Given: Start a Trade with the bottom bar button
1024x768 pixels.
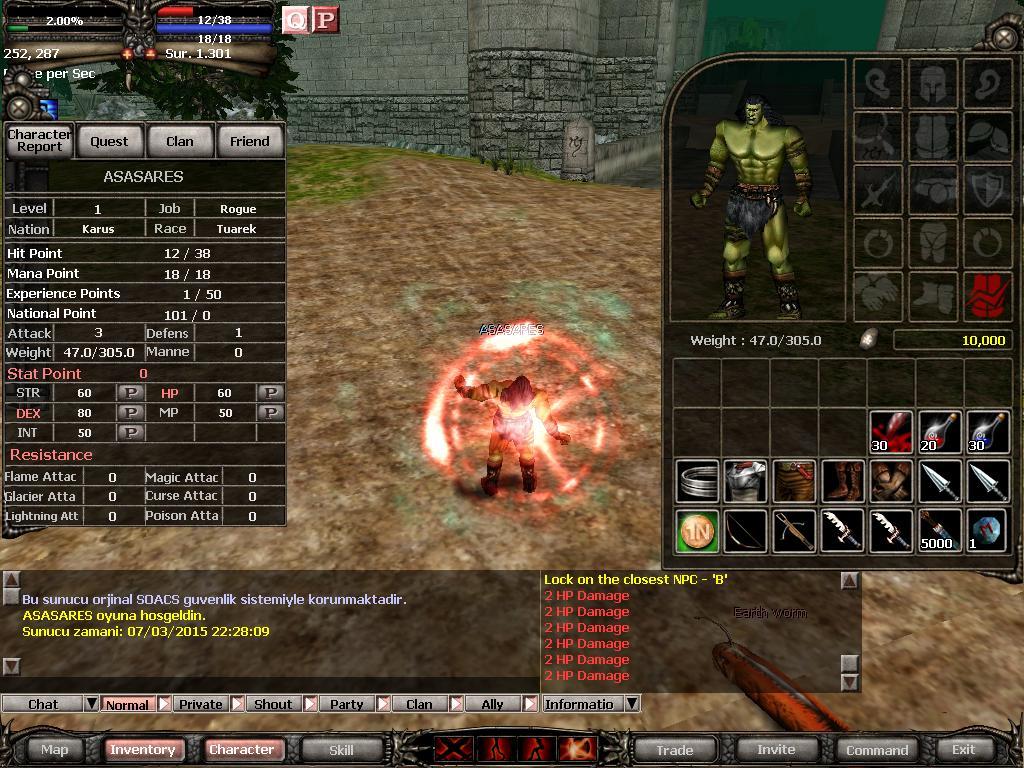Looking at the screenshot, I should 675,749.
